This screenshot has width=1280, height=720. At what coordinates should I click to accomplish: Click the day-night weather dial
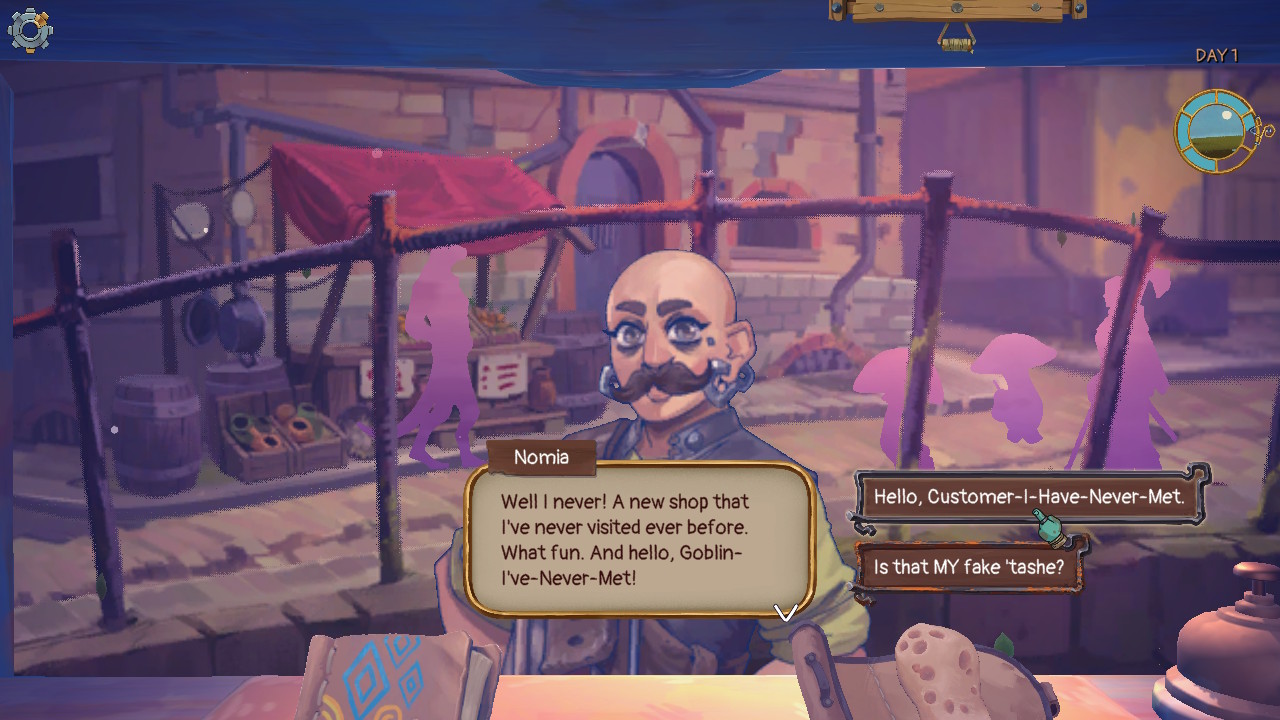1216,131
